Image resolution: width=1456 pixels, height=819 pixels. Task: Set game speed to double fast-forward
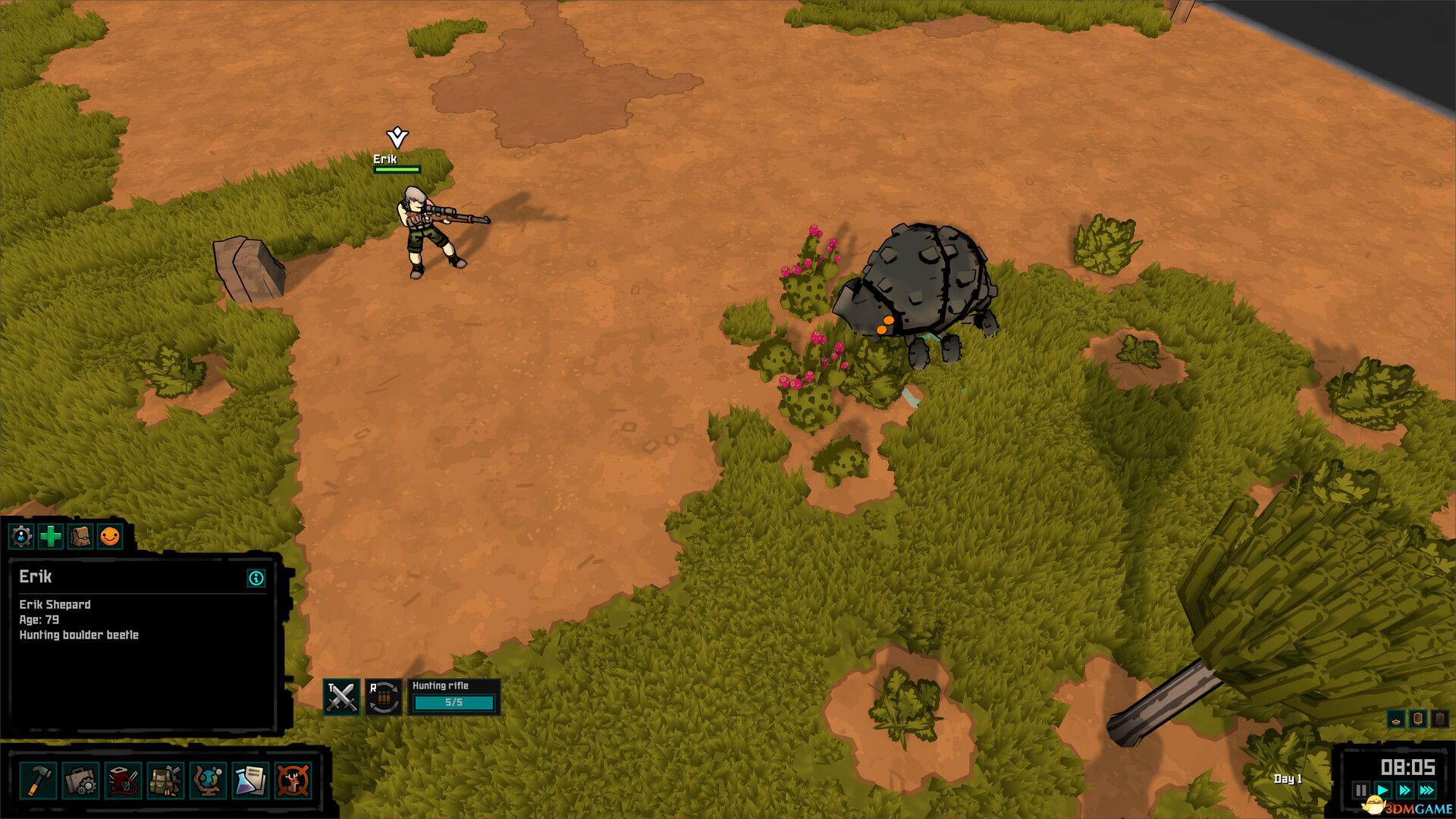click(x=1404, y=791)
